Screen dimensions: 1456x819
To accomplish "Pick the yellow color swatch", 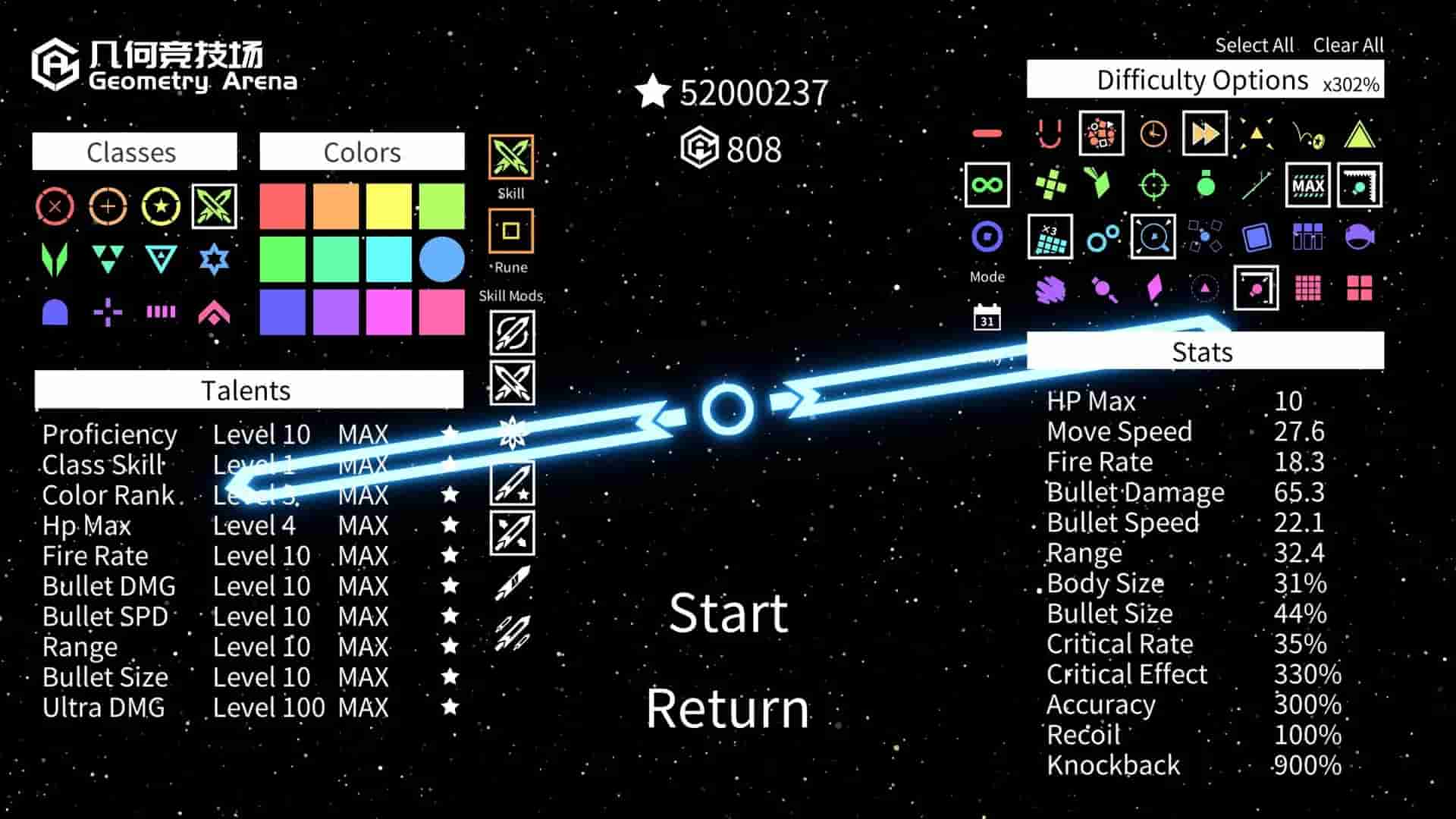I will pyautogui.click(x=389, y=206).
